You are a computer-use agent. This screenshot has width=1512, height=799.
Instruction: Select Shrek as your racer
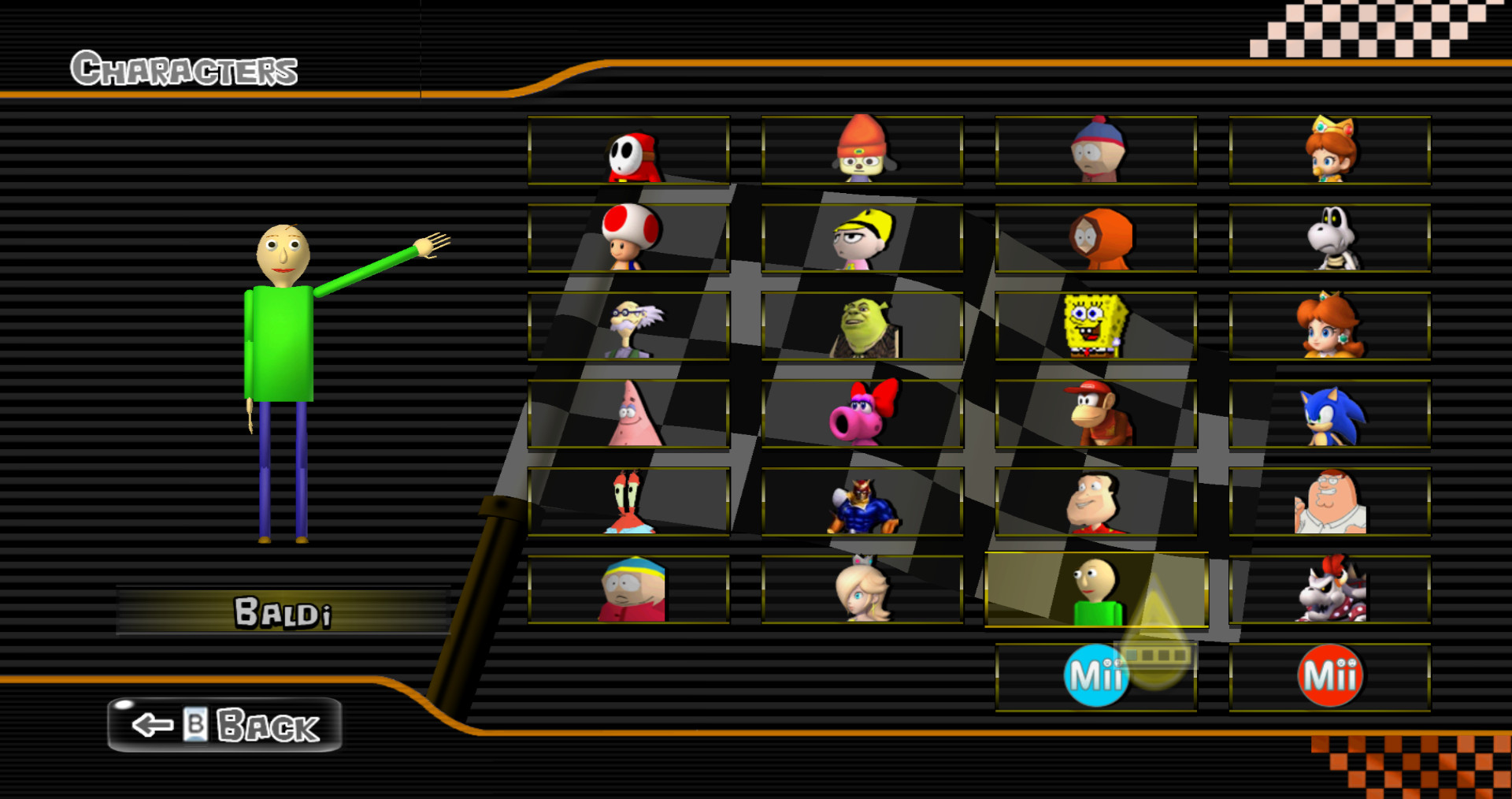[862, 326]
